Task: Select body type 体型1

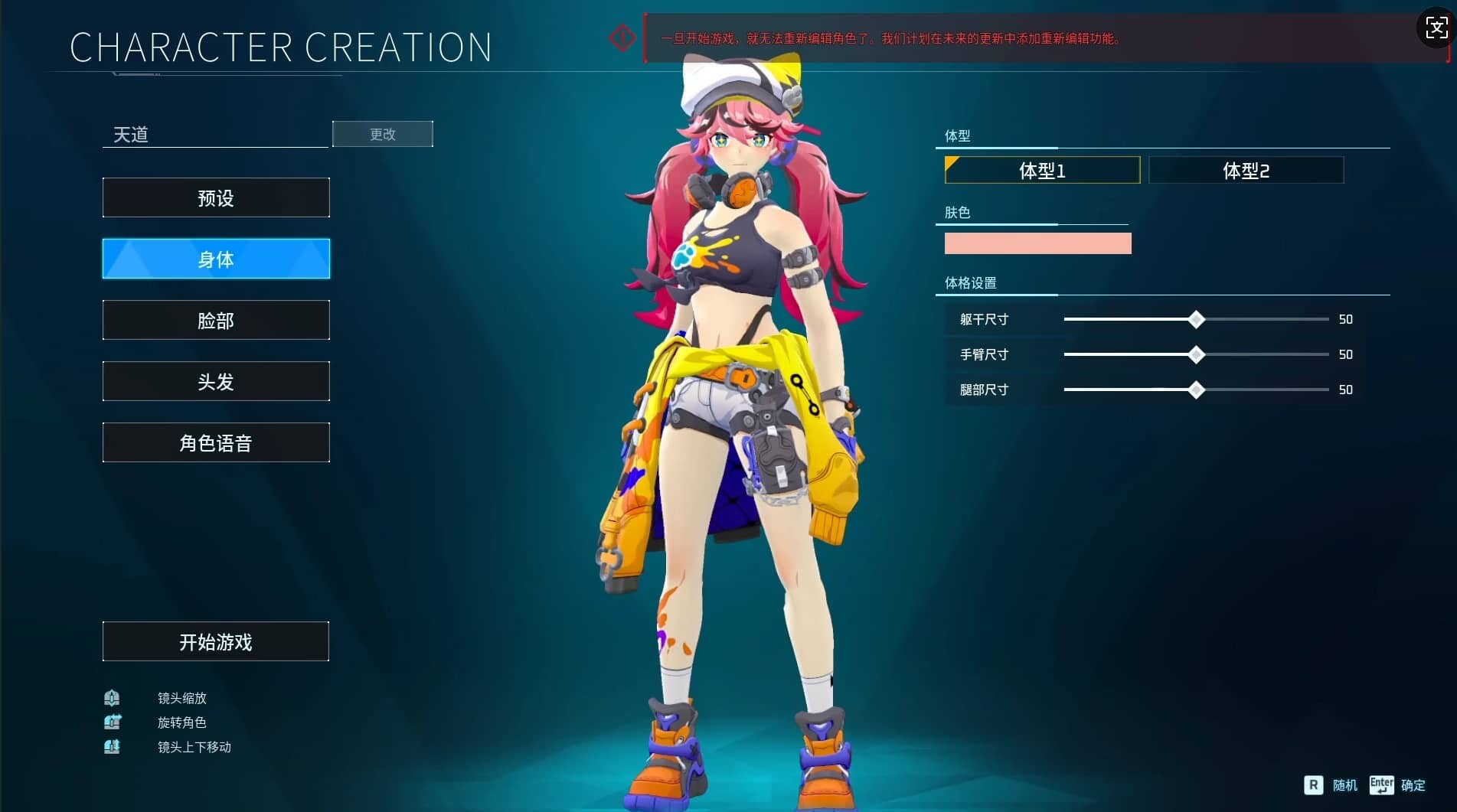Action: tap(1042, 171)
